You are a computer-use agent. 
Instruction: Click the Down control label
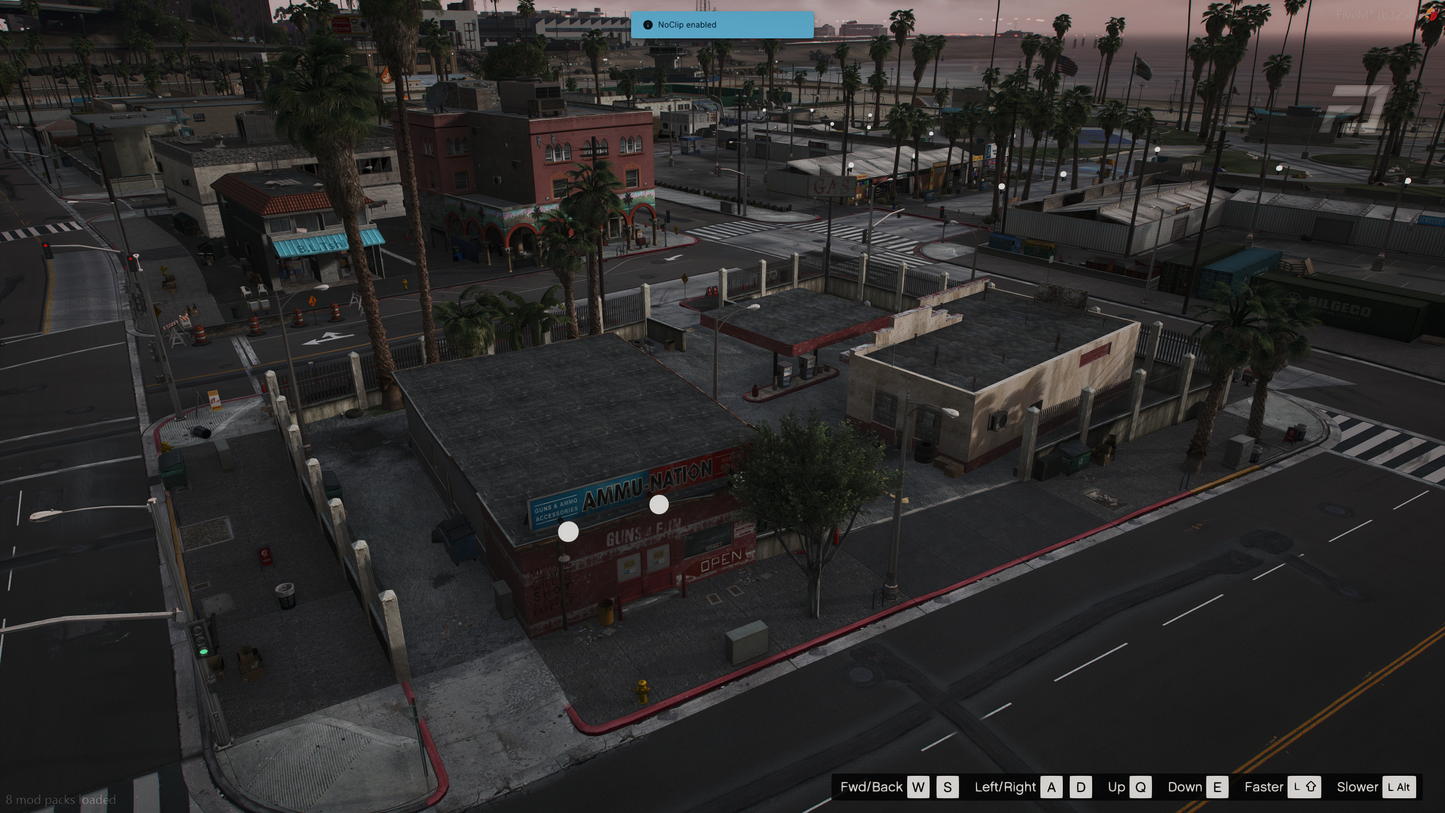tap(1184, 787)
